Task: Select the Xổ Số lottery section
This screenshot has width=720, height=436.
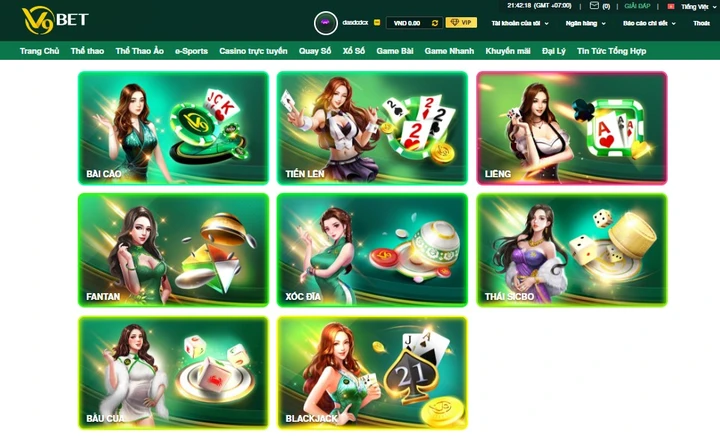Action: pyautogui.click(x=354, y=50)
